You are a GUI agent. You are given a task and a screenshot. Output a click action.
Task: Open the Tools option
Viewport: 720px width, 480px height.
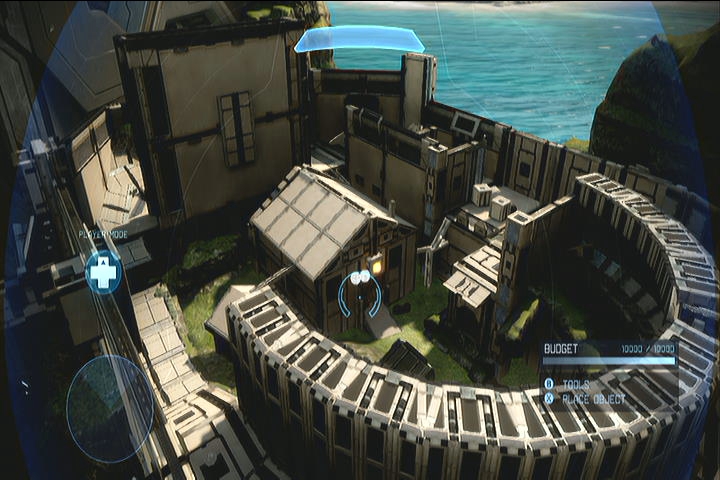point(576,384)
